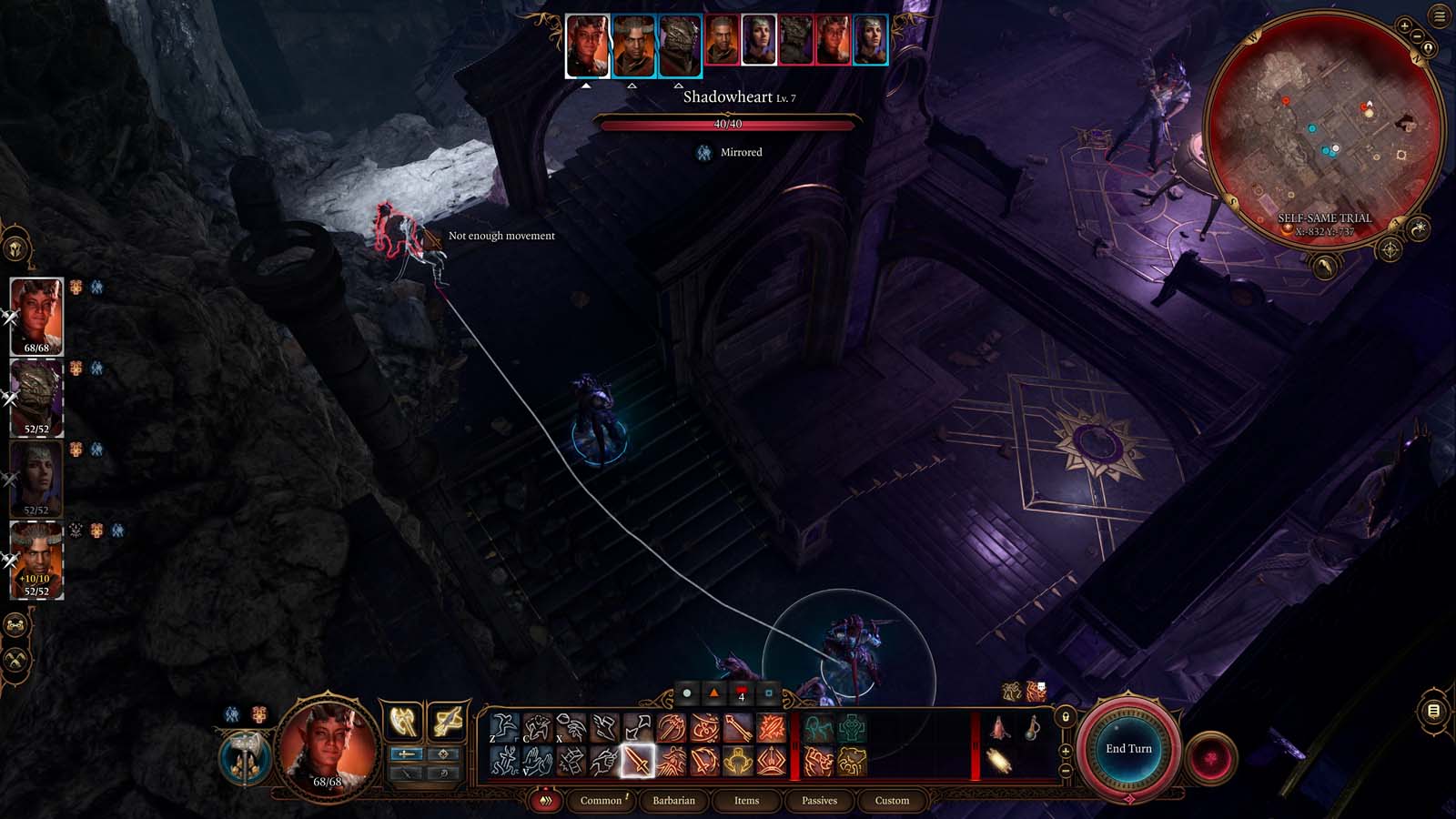Open the Items tab on the hotbar
The image size is (1456, 819).
tap(748, 802)
